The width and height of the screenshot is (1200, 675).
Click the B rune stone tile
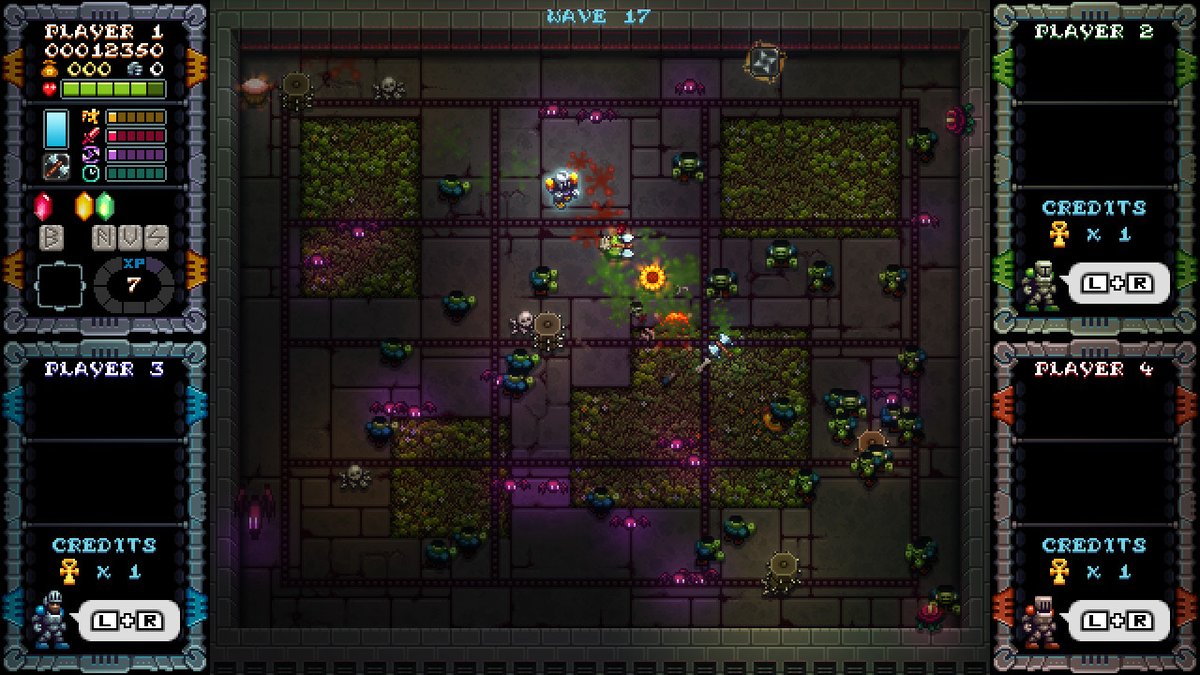point(52,238)
